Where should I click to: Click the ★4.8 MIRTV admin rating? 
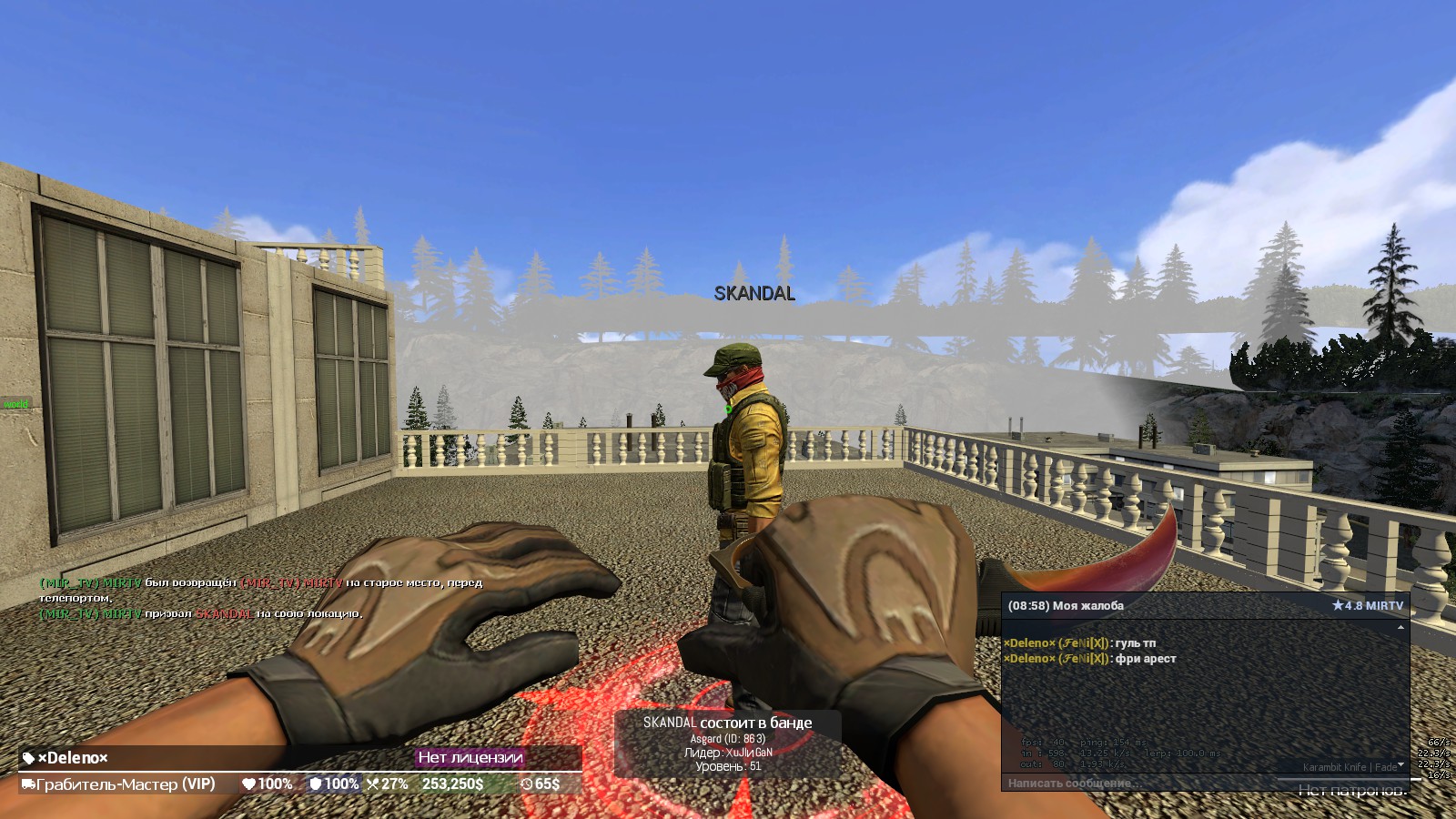point(1367,605)
